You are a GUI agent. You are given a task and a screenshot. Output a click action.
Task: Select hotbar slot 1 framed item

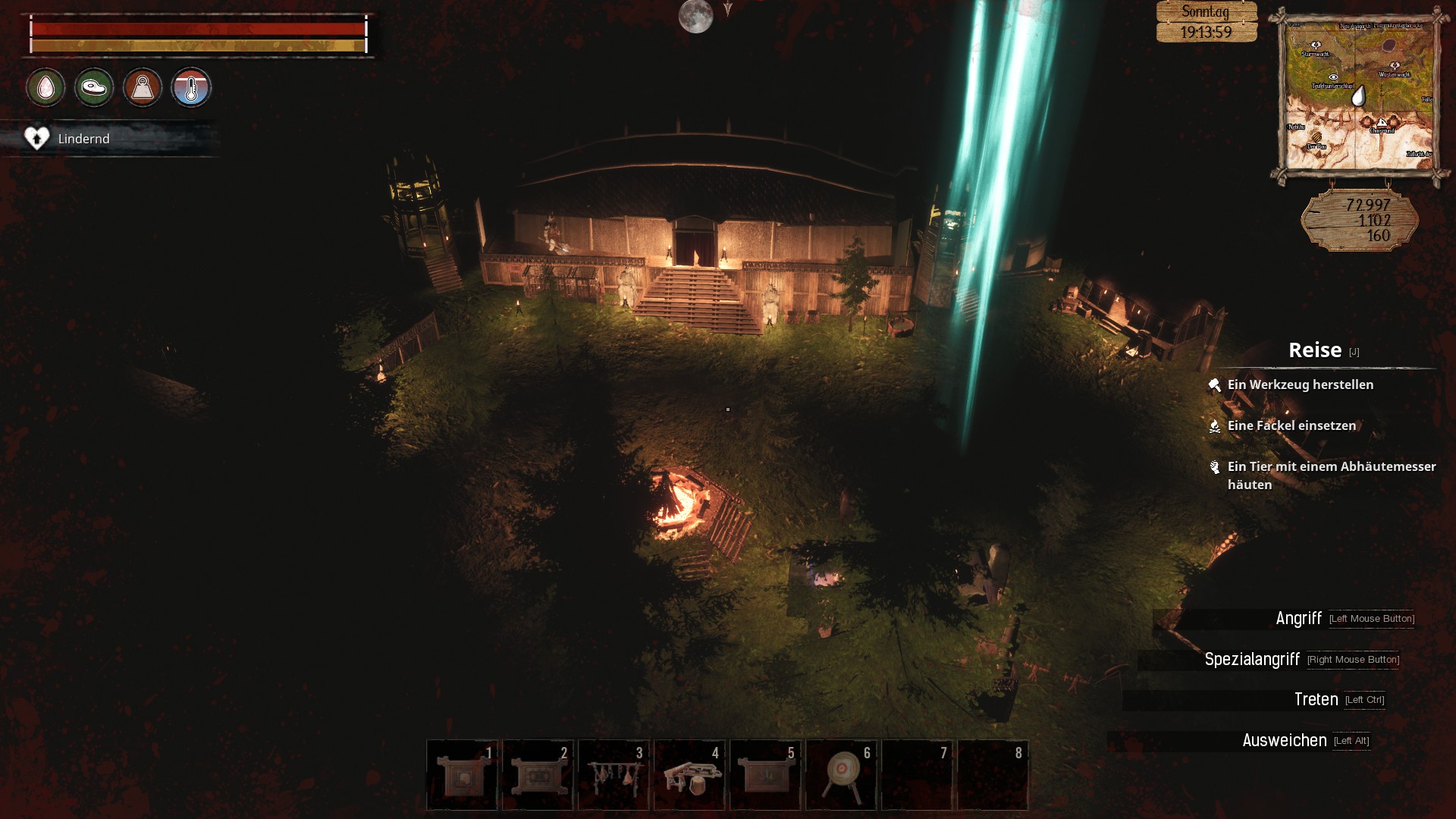pos(462,775)
